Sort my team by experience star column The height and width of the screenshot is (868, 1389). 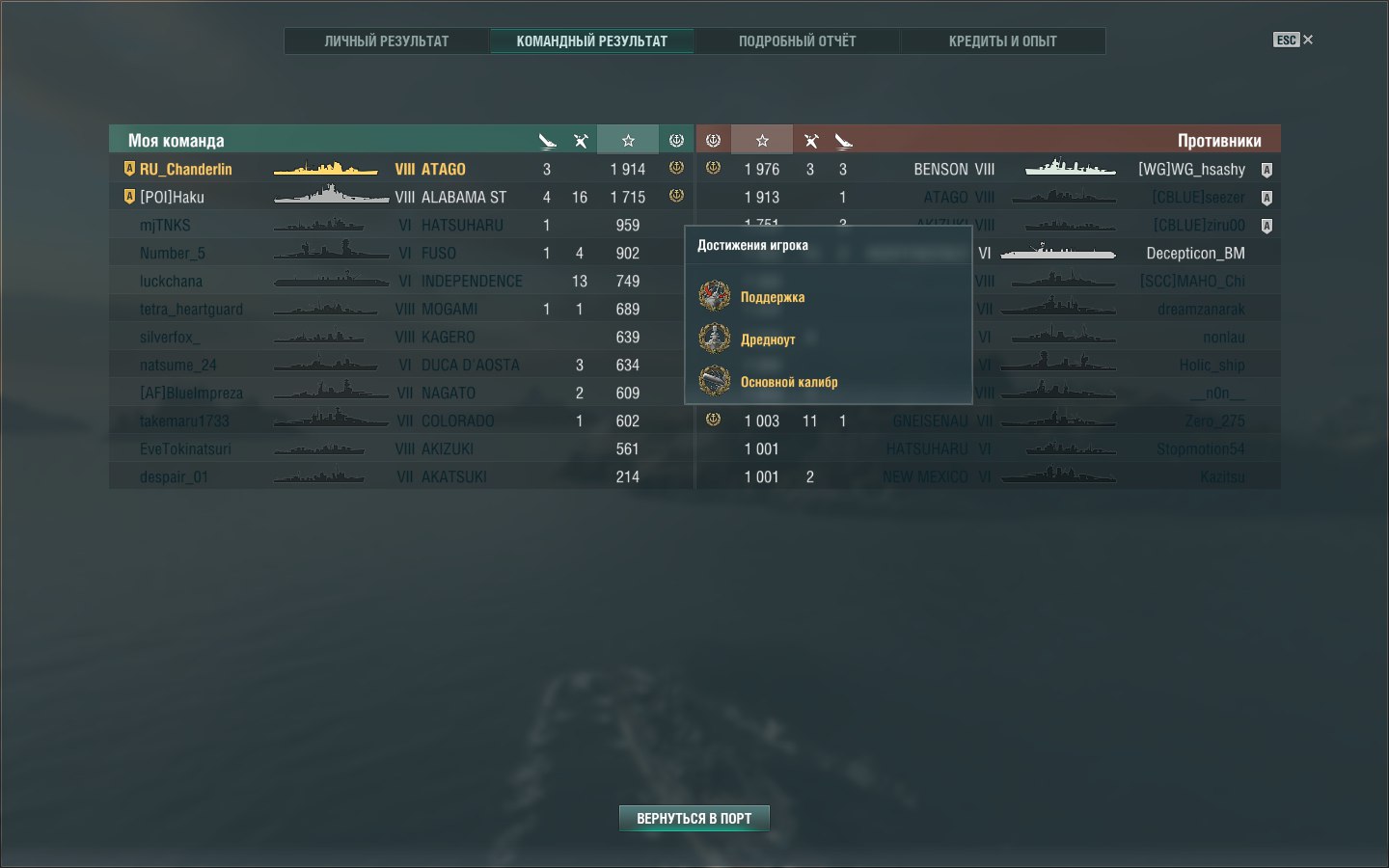pos(628,141)
